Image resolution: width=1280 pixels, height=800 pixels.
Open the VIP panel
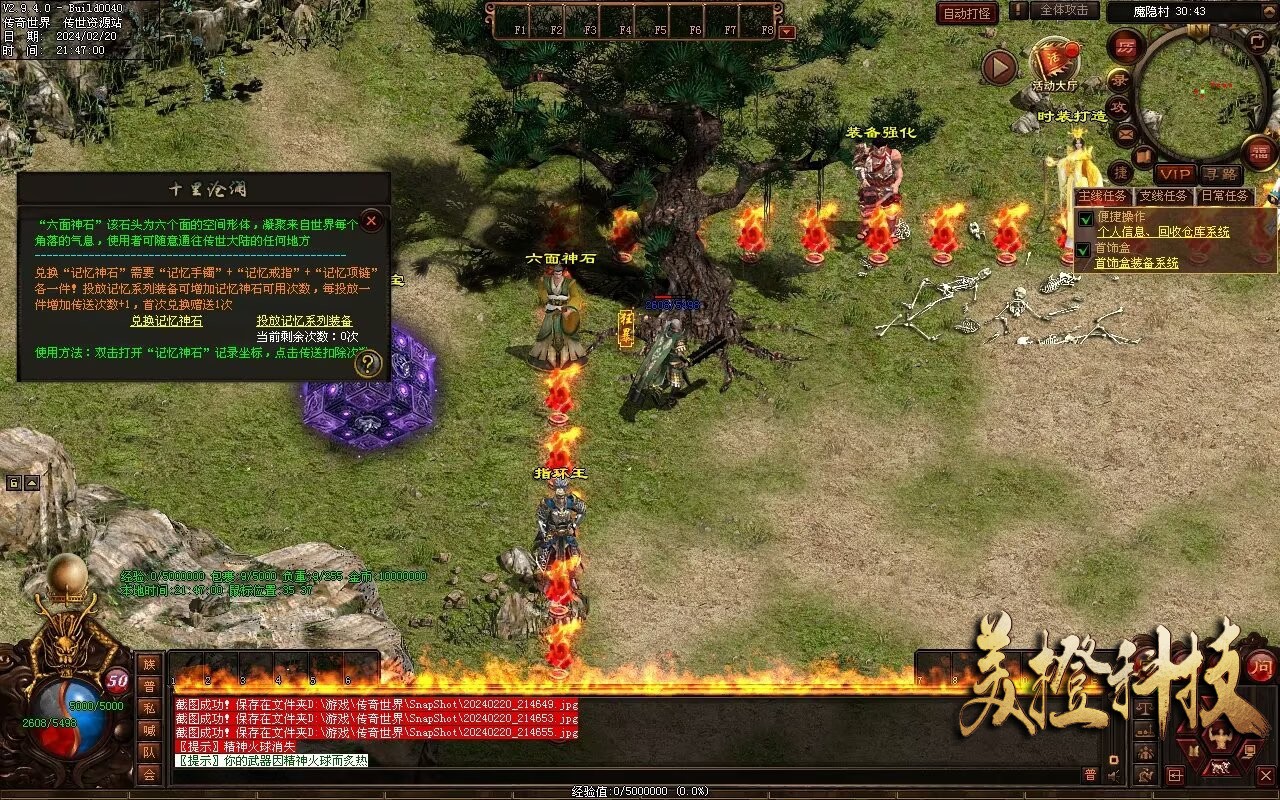point(1175,174)
